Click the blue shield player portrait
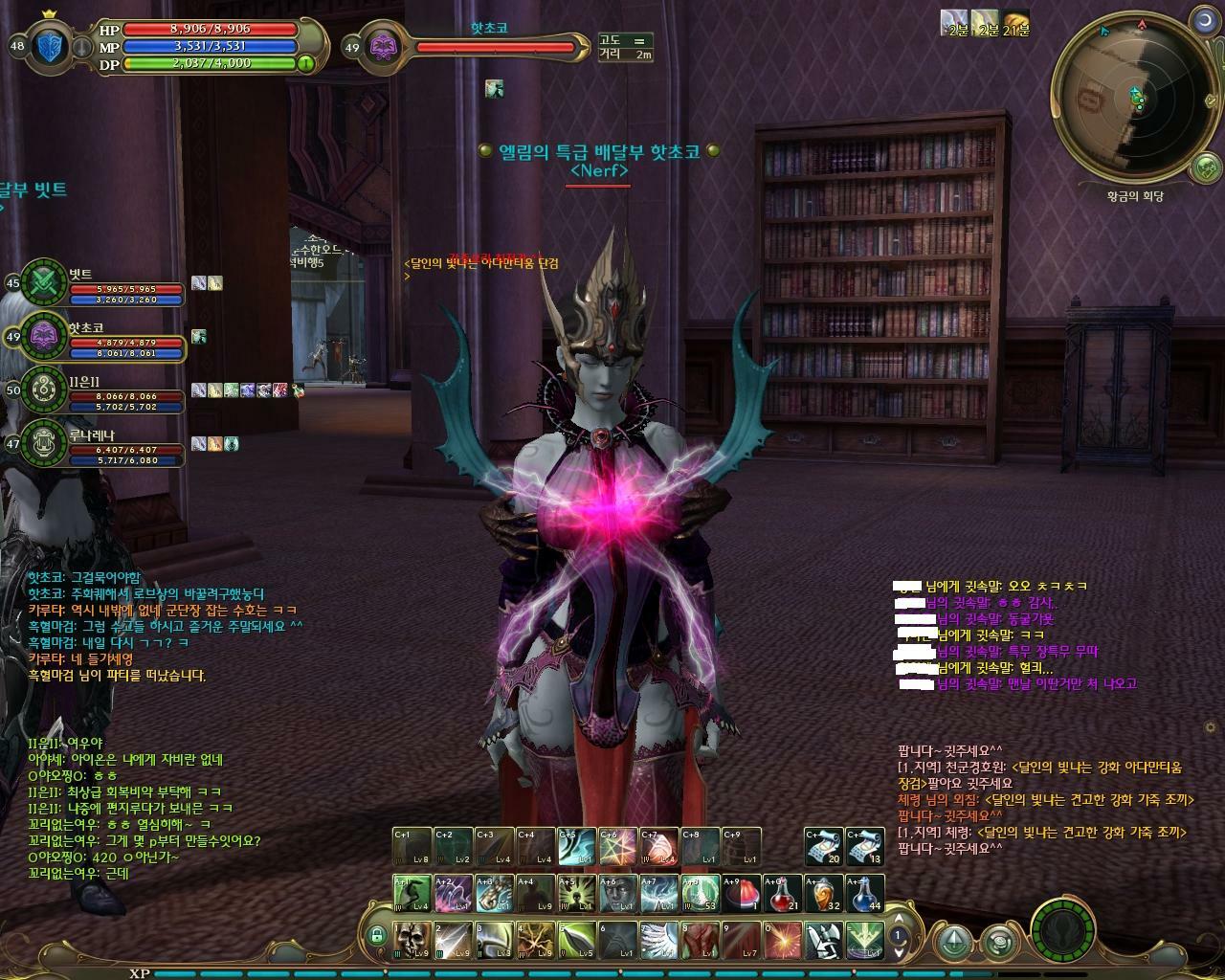Viewport: 1225px width, 980px height. (53, 46)
